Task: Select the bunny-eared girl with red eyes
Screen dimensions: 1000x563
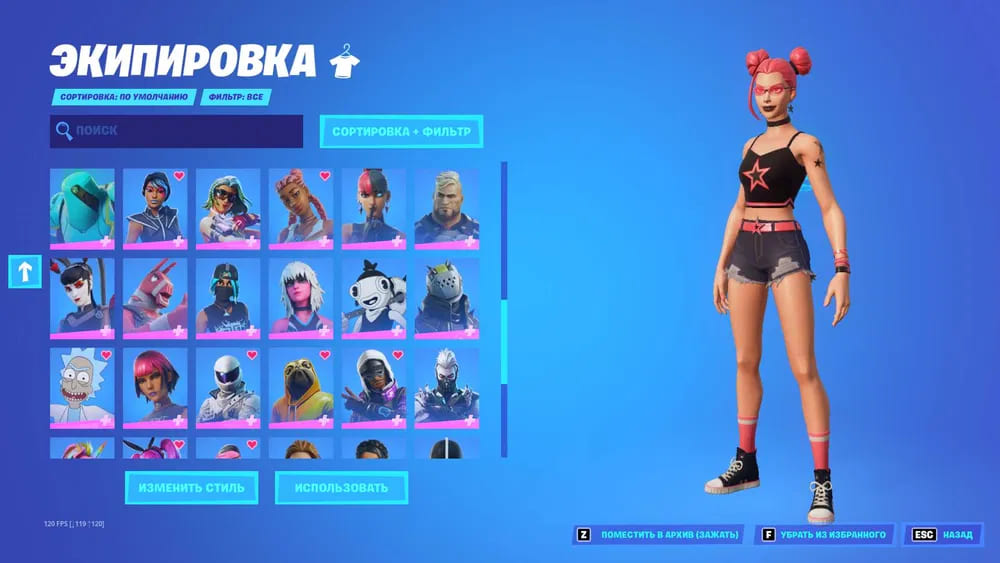Action: 82,297
